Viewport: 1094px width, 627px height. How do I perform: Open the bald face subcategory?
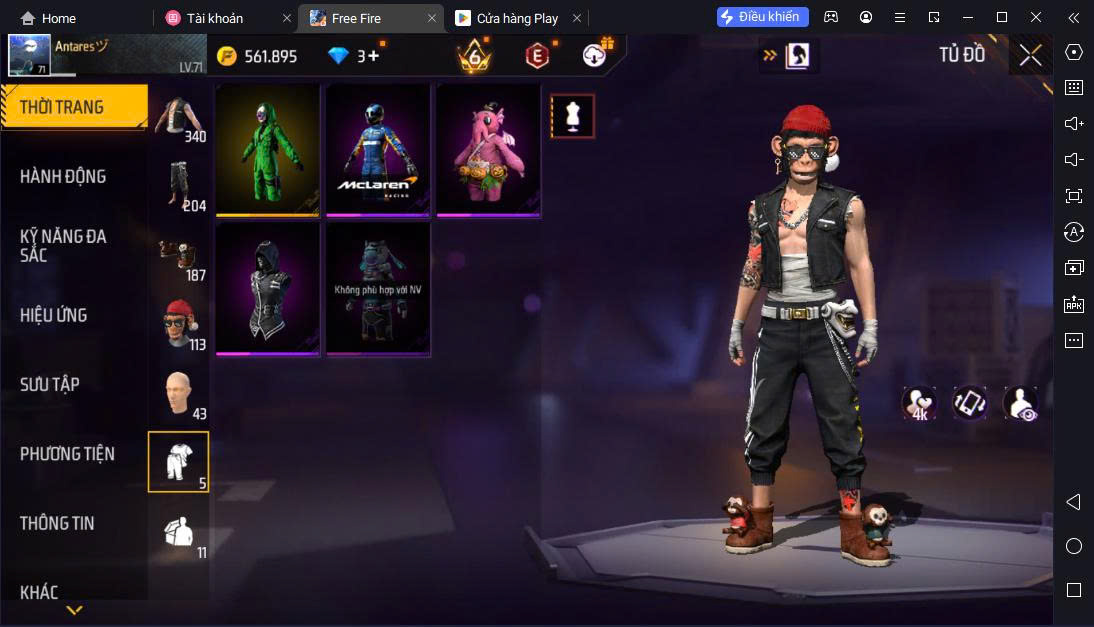179,394
